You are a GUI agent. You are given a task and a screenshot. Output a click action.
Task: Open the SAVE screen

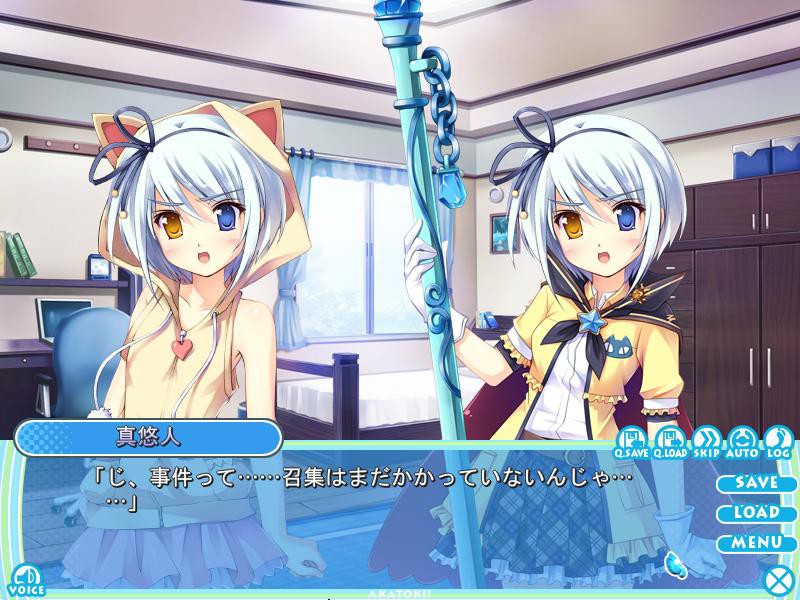click(x=755, y=482)
